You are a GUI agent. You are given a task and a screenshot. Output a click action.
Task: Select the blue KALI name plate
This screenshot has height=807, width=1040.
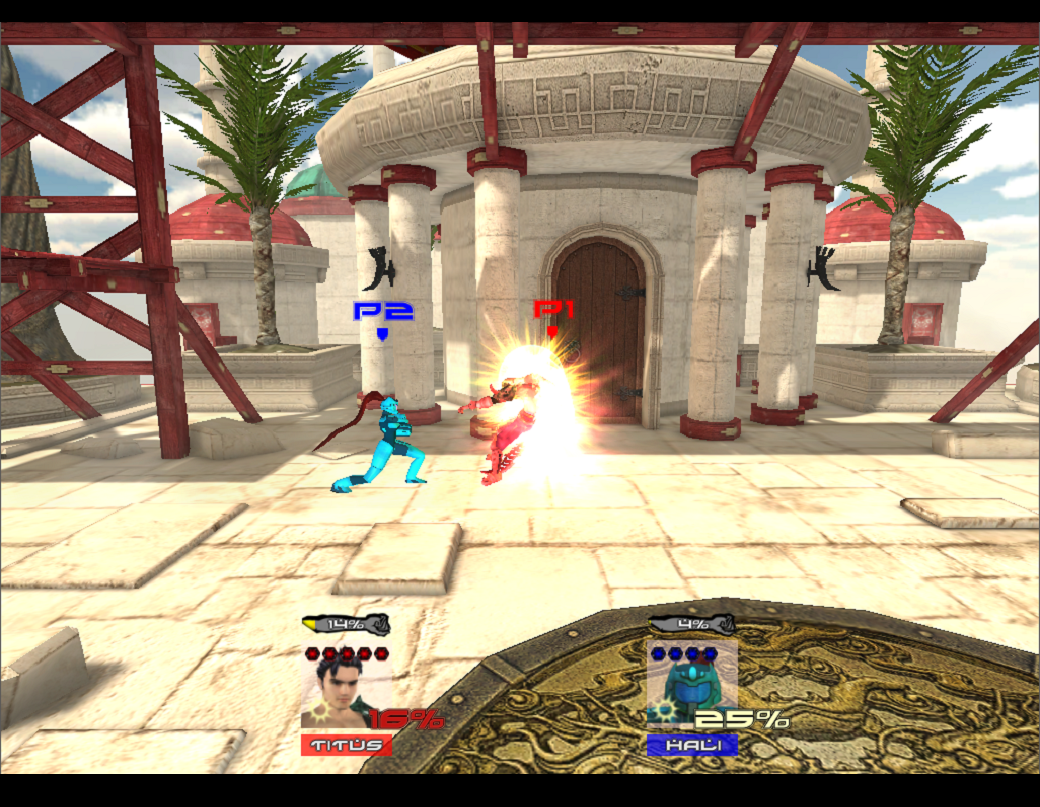691,745
